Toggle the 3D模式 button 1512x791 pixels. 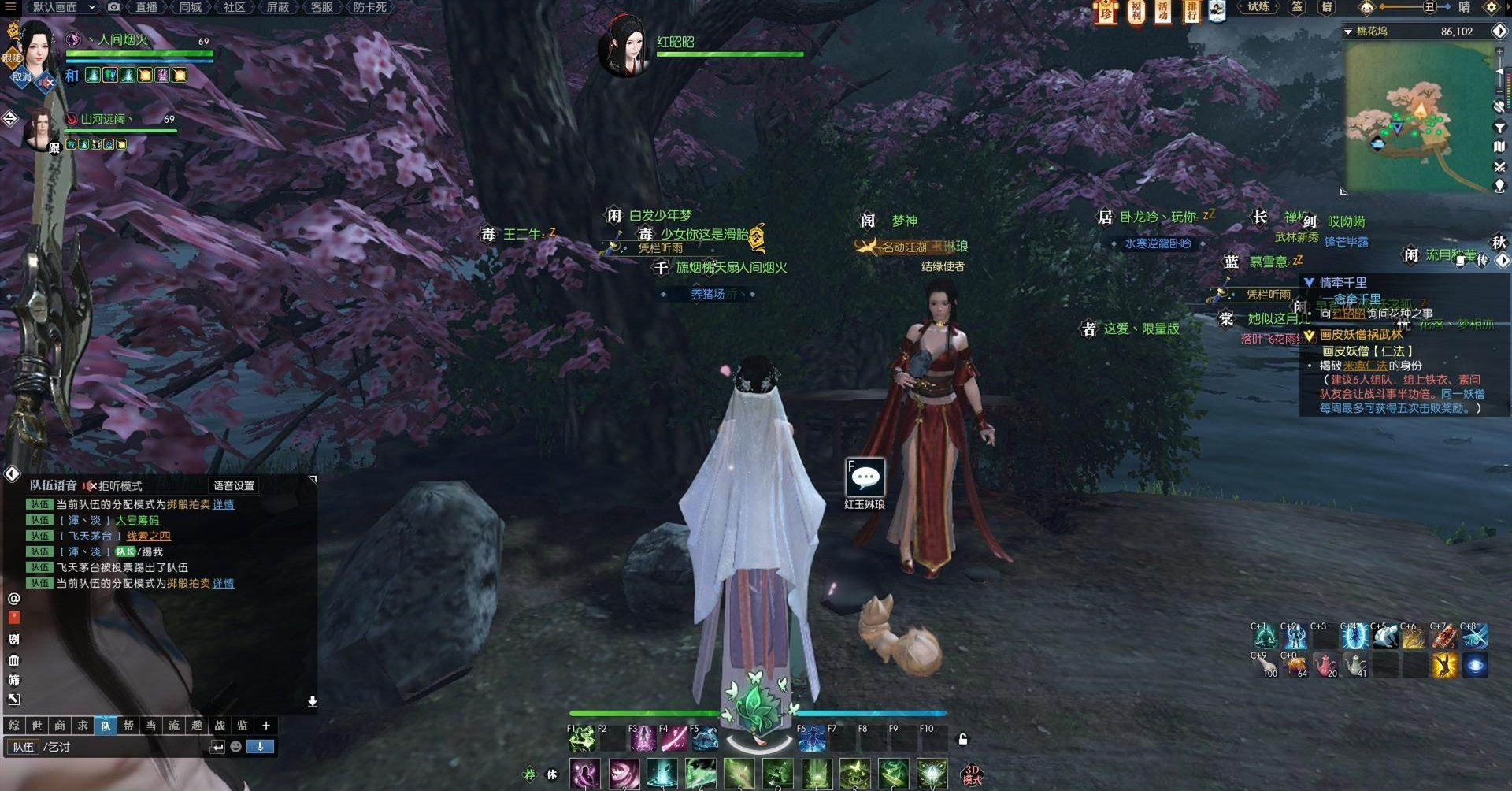coord(972,774)
